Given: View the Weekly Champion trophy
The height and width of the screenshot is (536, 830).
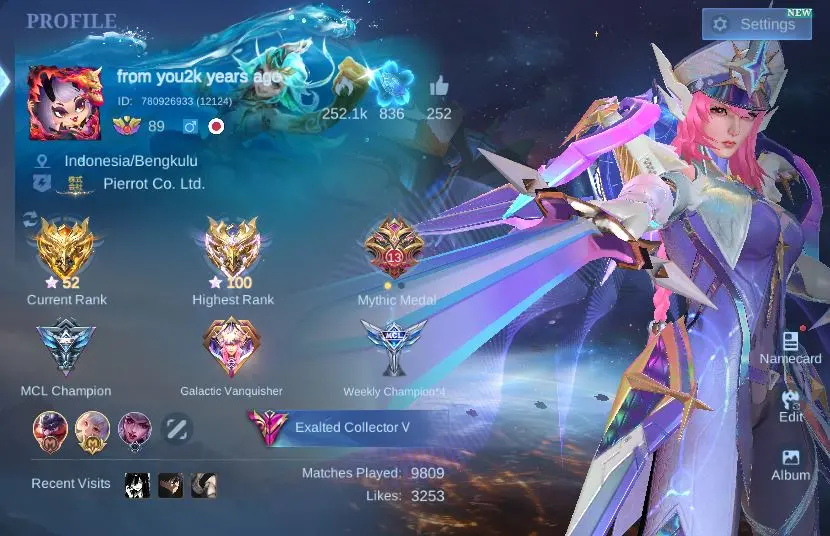Looking at the screenshot, I should (394, 347).
